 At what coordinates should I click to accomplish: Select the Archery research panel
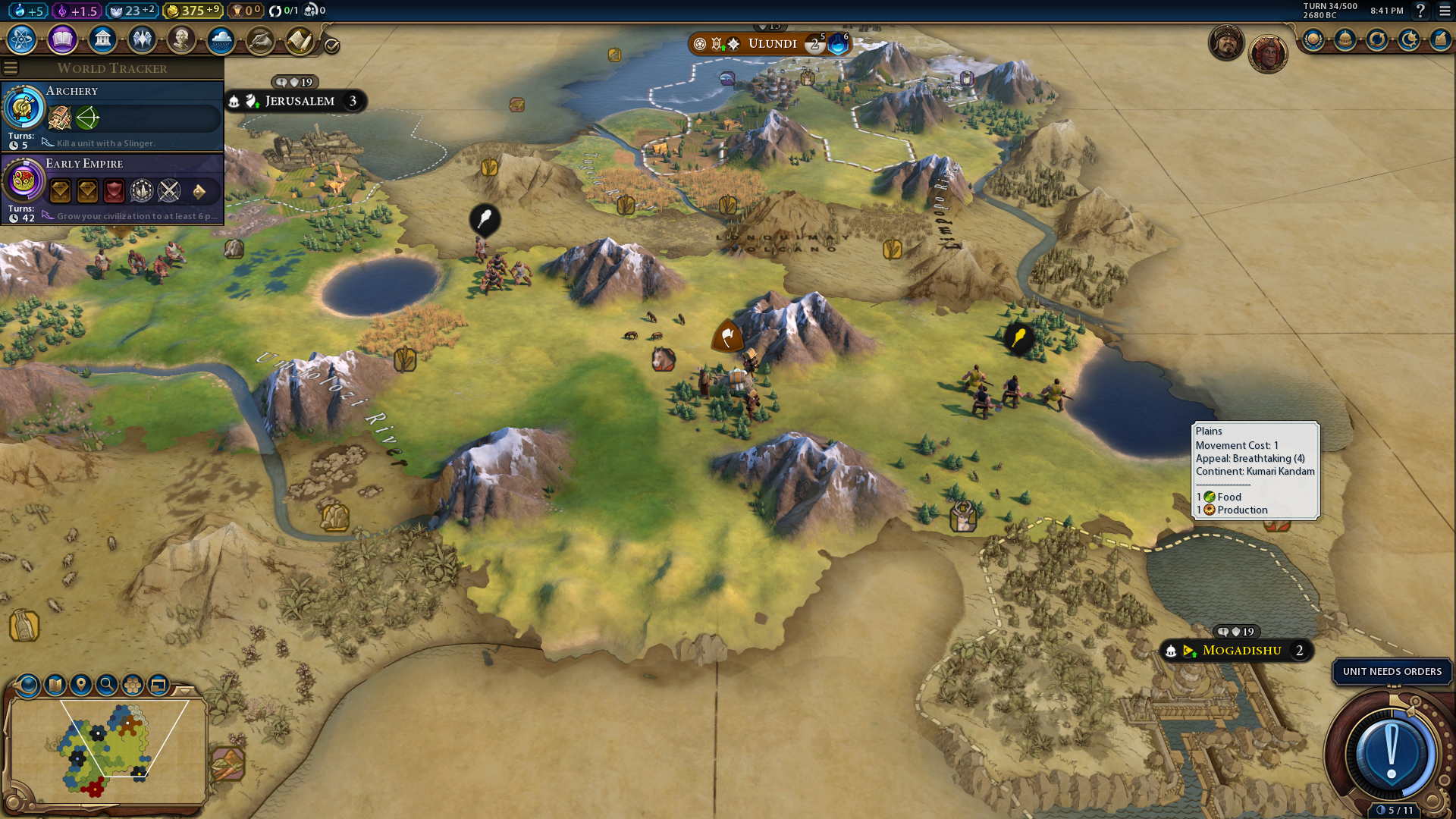(x=112, y=116)
